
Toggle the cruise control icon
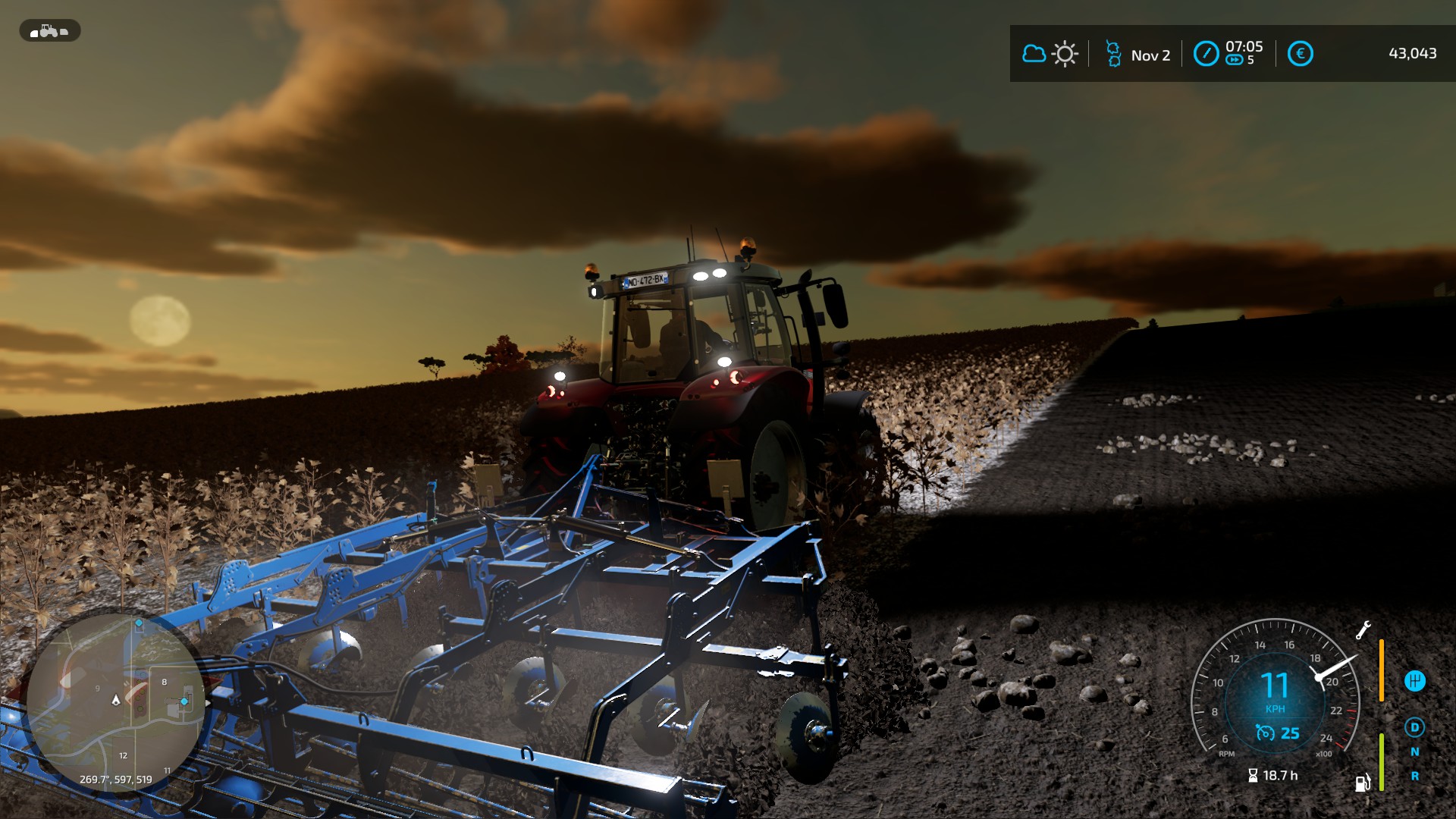[x=1265, y=733]
